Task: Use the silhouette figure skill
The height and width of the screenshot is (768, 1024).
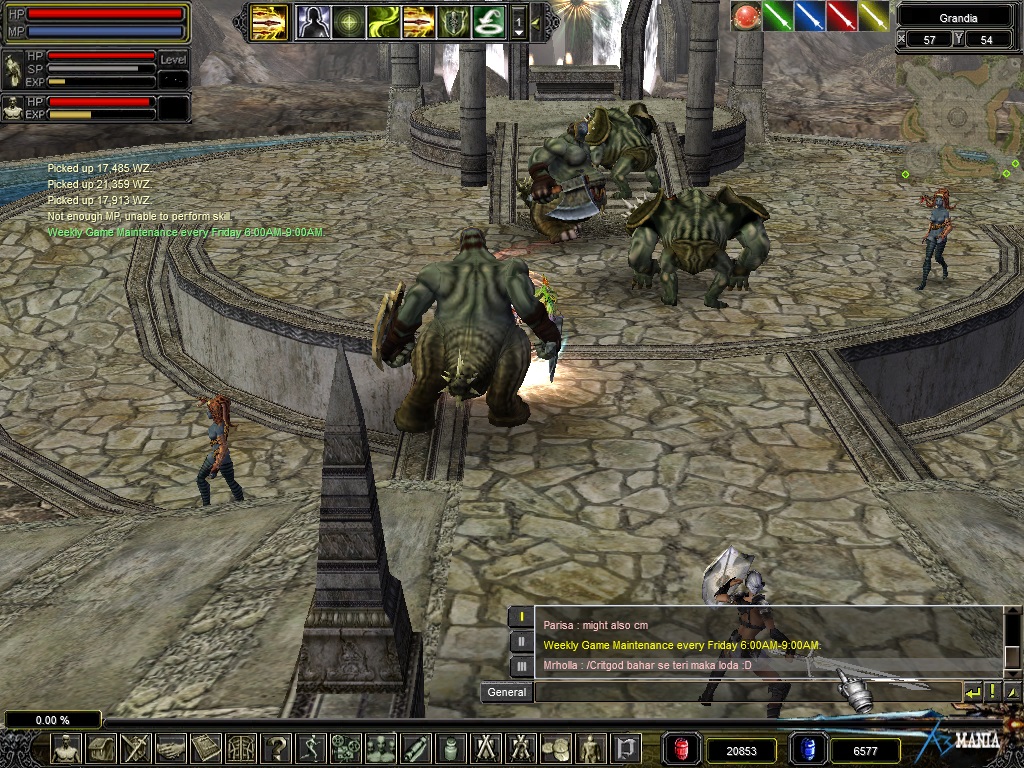Action: pos(312,21)
